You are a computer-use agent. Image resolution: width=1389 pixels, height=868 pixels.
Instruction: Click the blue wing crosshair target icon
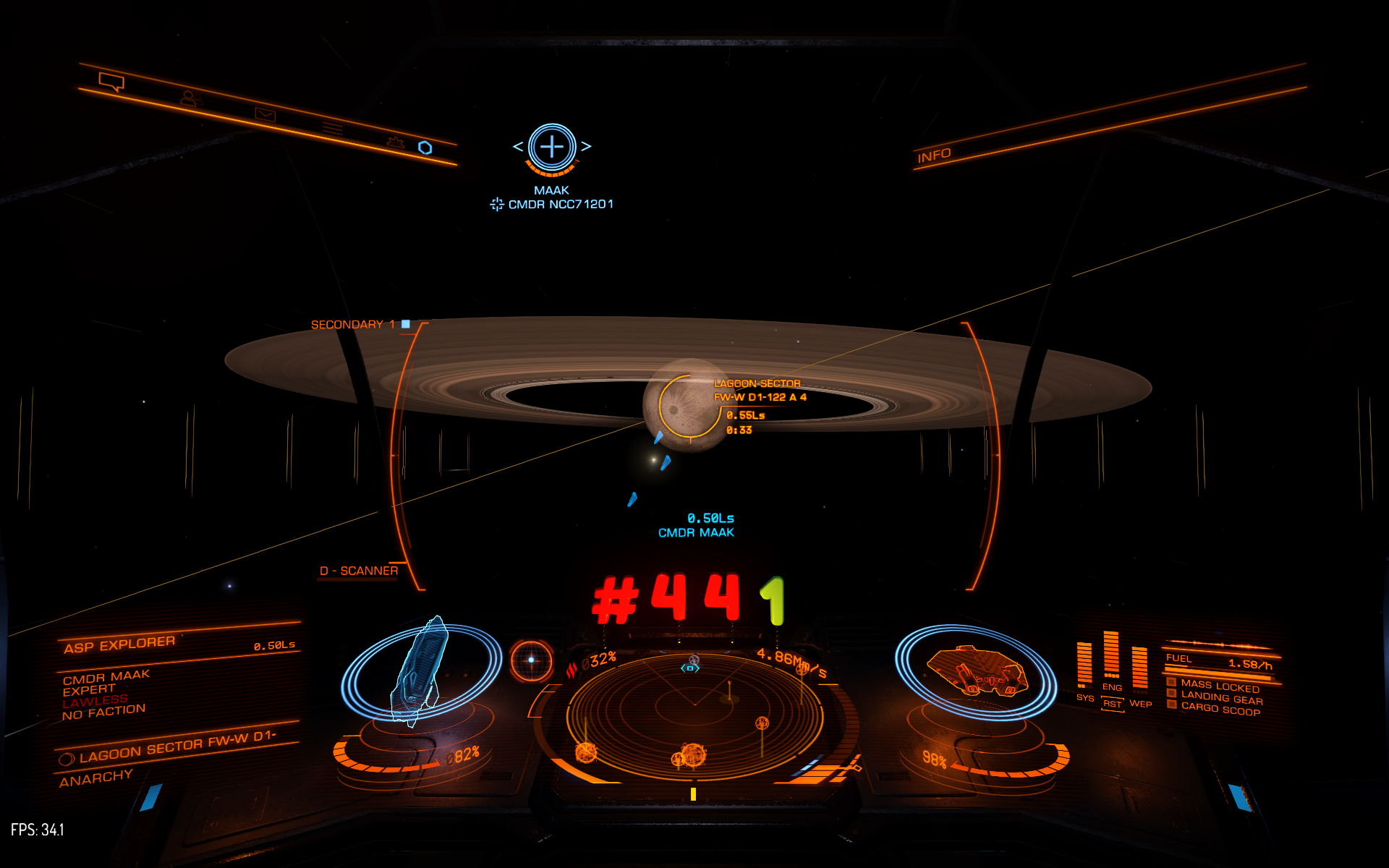pyautogui.click(x=552, y=147)
